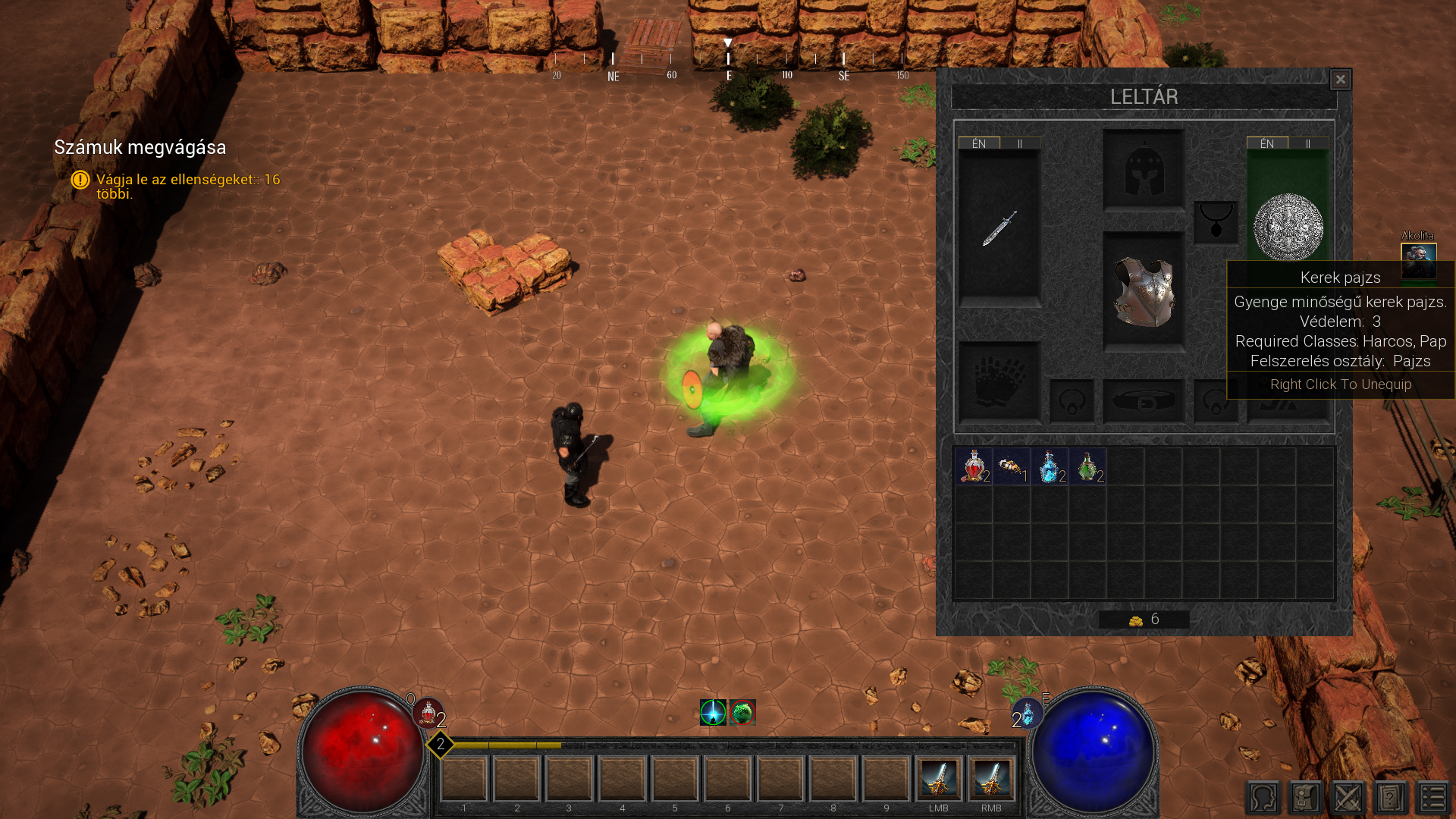
Task: Switch to weapon set II above the sword
Action: coord(1020,143)
